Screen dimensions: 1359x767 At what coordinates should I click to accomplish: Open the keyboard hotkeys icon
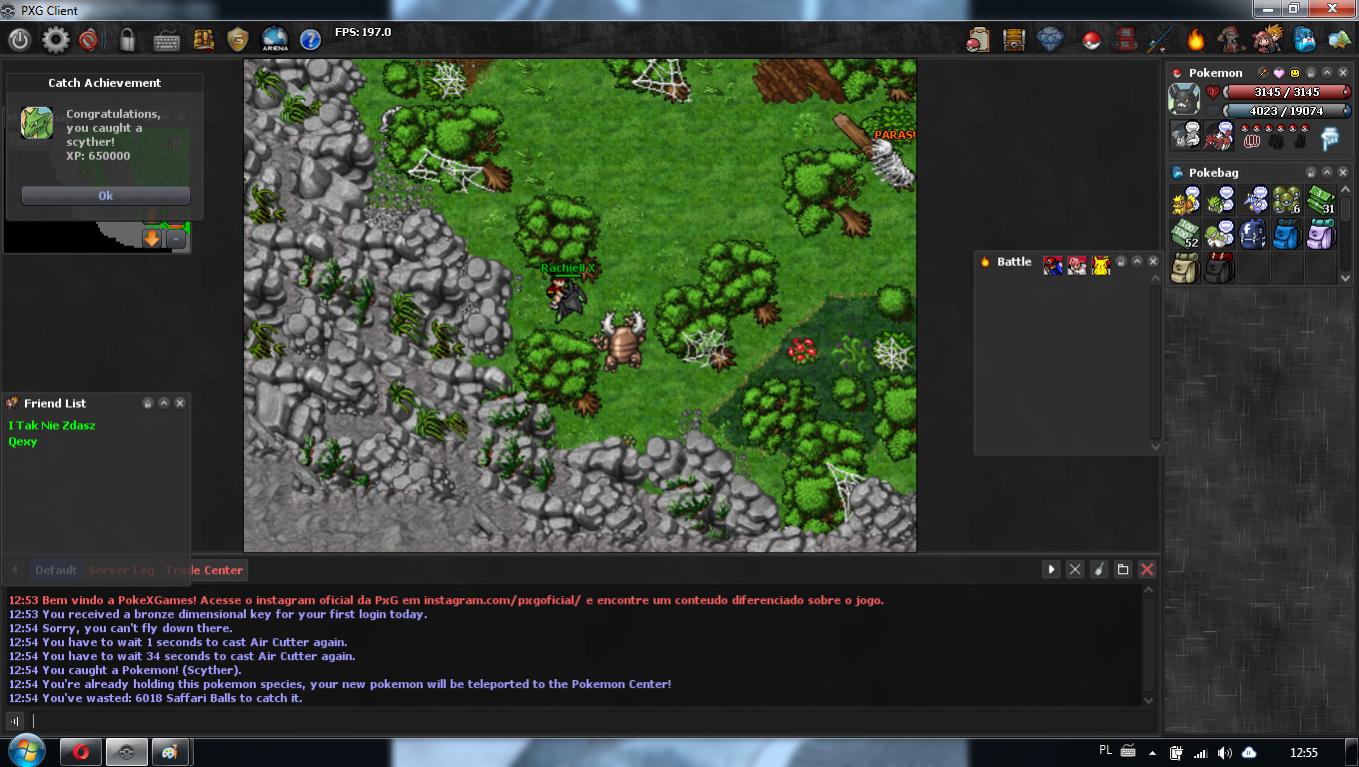click(167, 40)
